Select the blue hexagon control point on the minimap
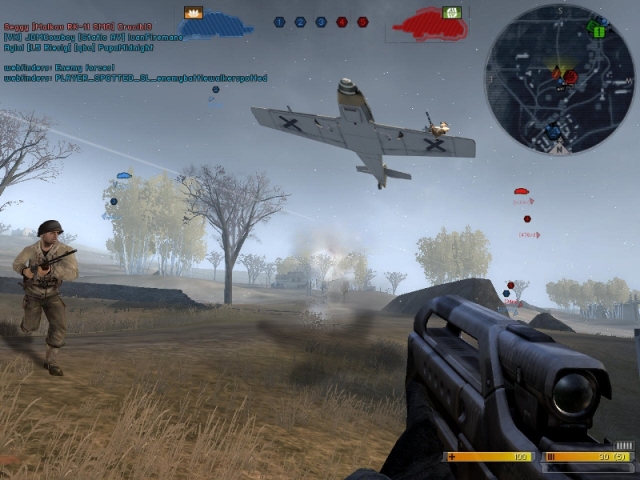This screenshot has height=480, width=640. [553, 131]
